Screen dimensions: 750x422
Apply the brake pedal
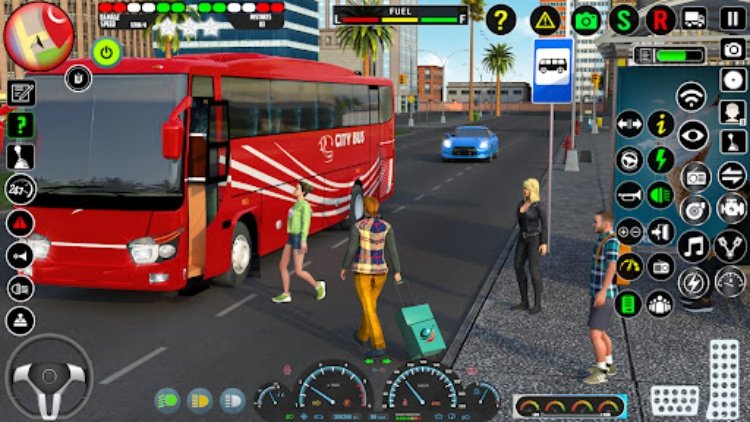pos(675,401)
